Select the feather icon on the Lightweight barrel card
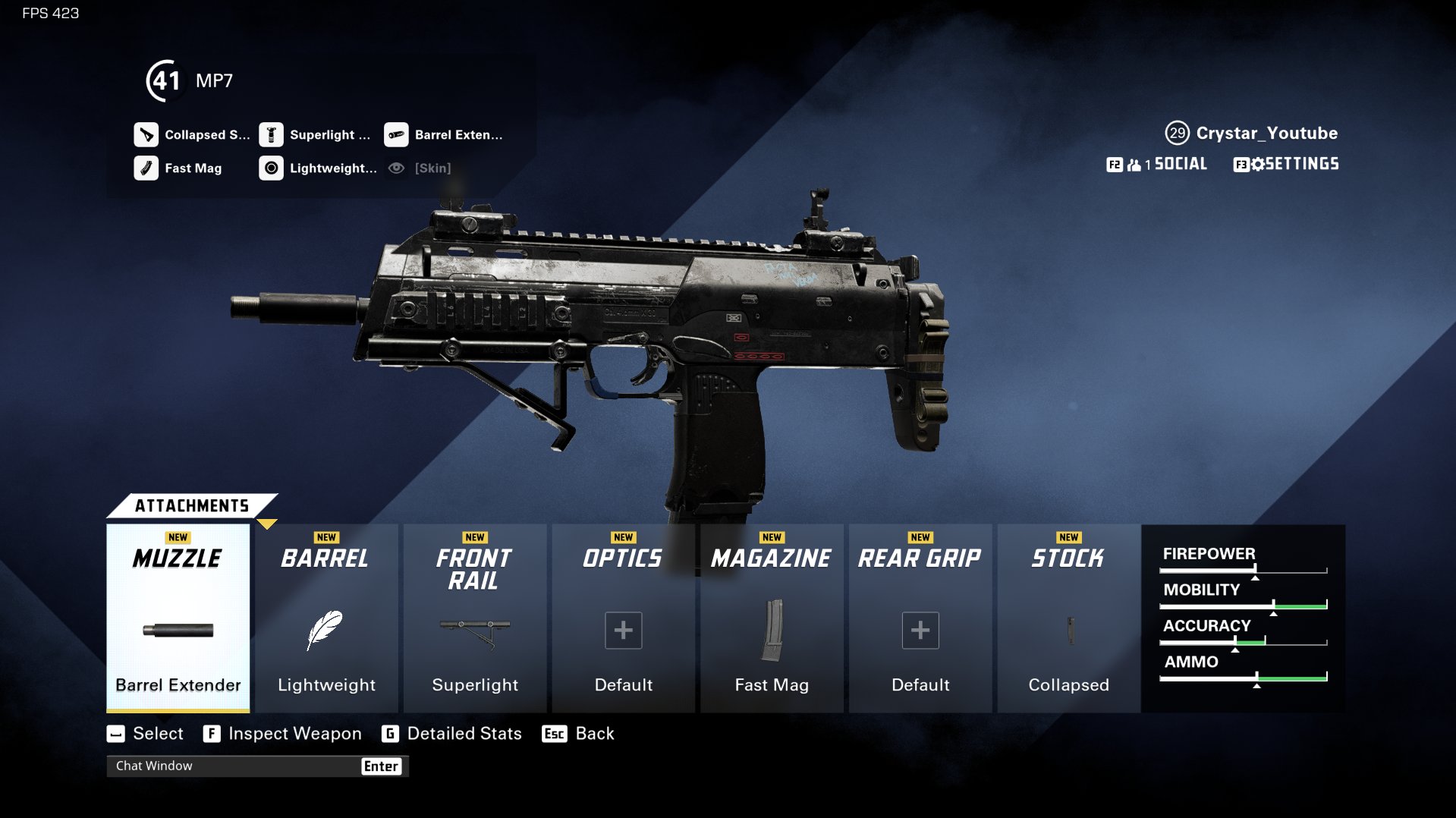Viewport: 1456px width, 818px height. click(x=325, y=630)
